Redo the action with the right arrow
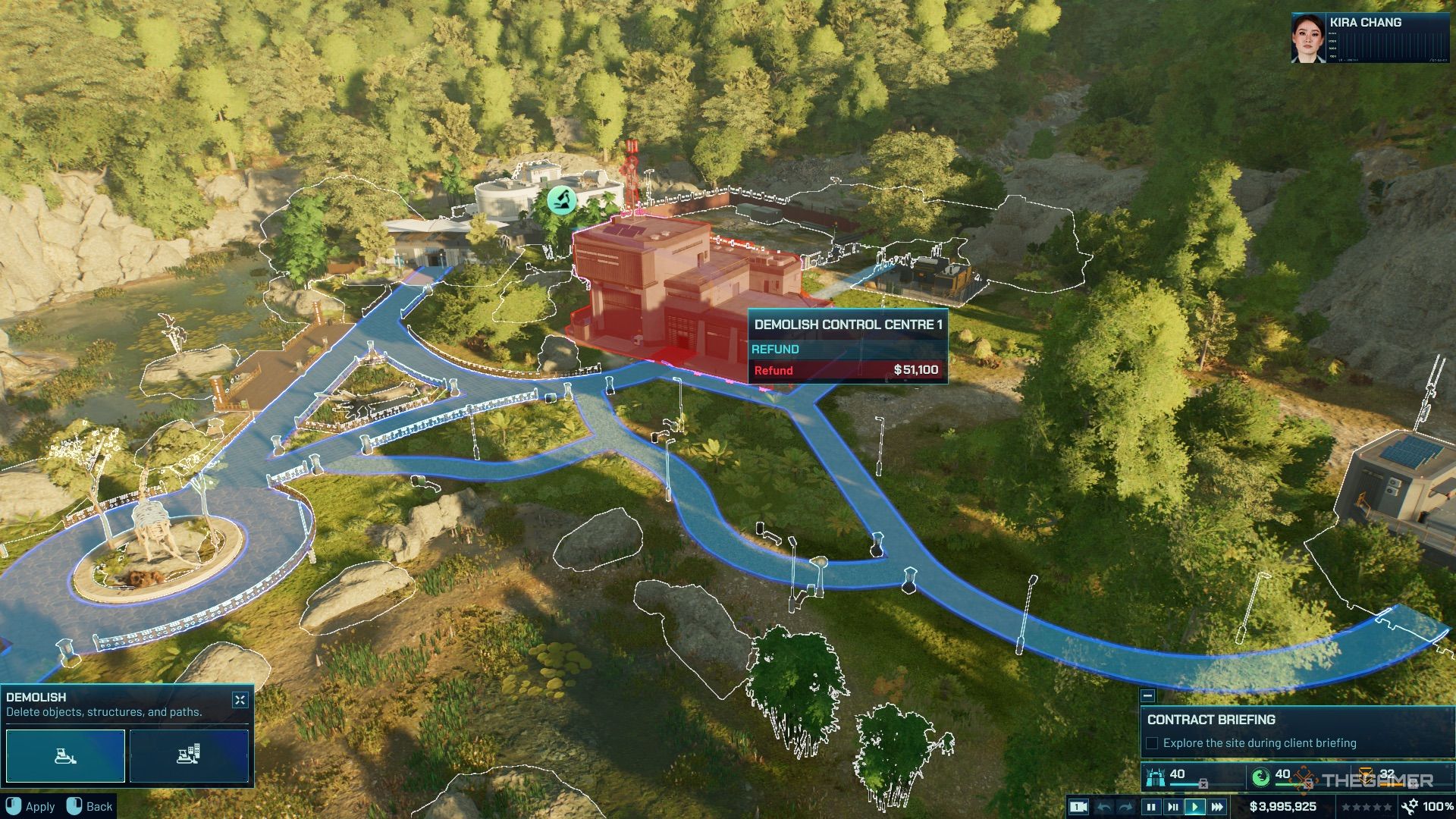 coord(1126,807)
